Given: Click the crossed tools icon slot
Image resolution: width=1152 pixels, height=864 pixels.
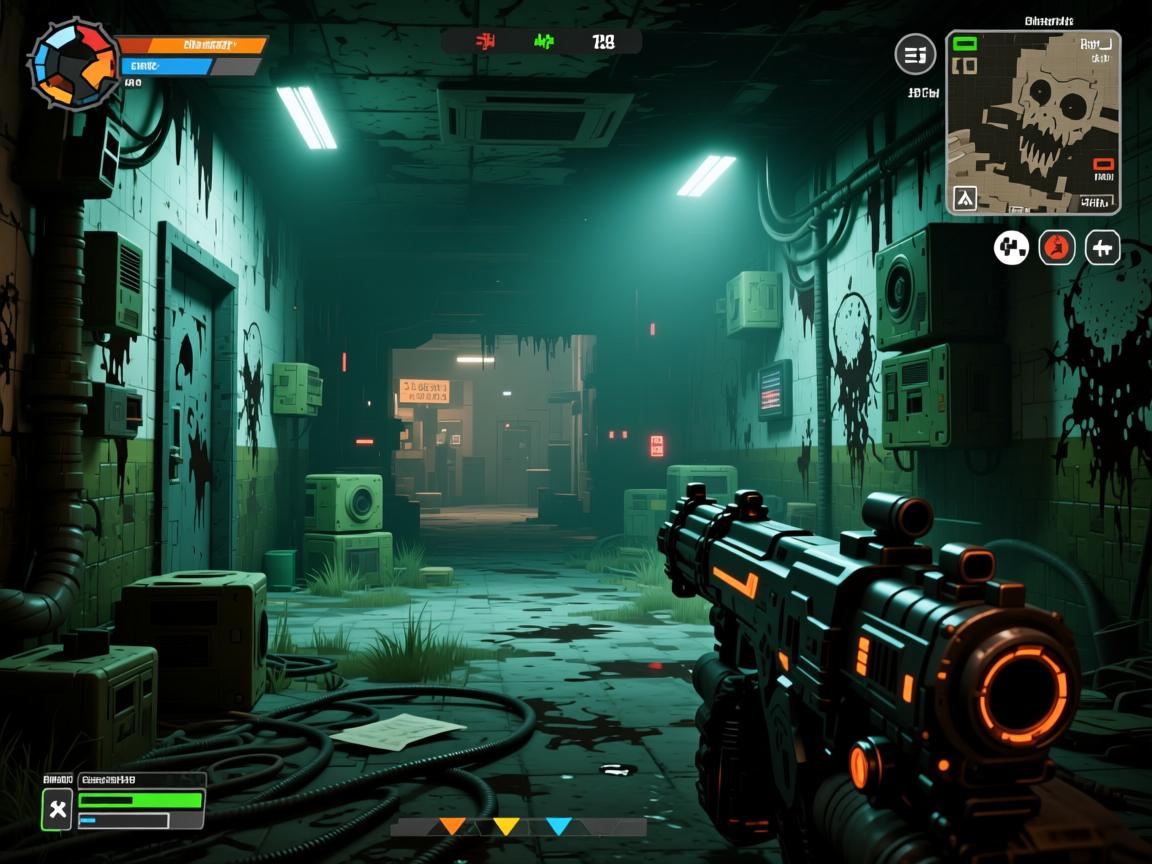Looking at the screenshot, I should point(58,809).
